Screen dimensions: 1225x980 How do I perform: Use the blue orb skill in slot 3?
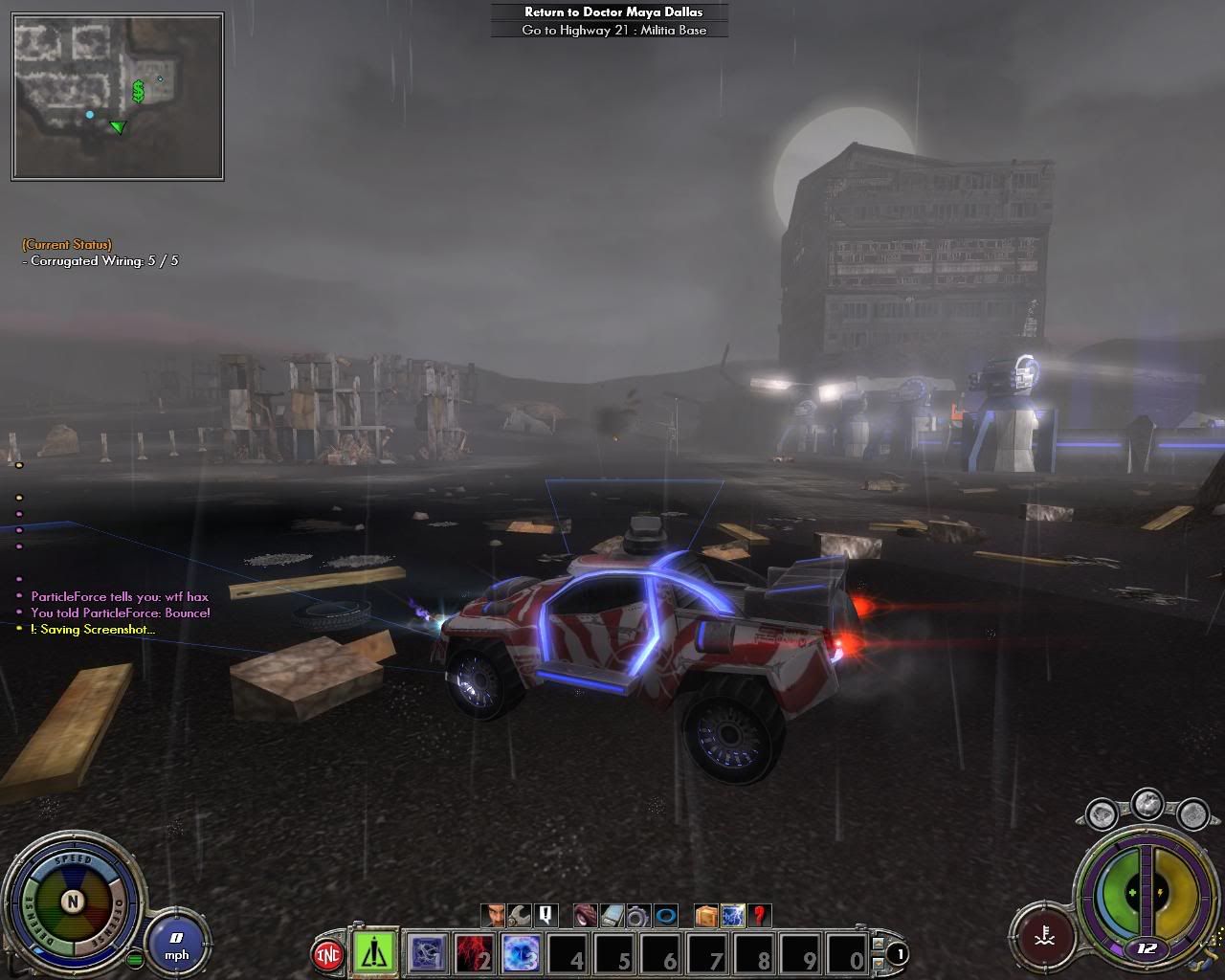tap(520, 954)
